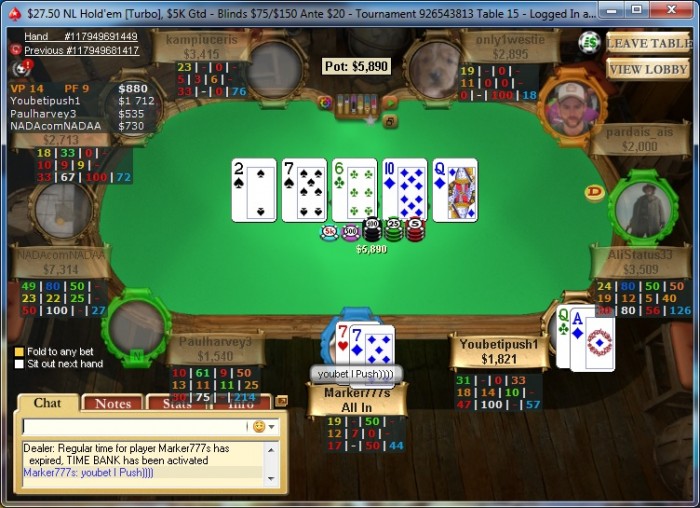The image size is (700, 508).
Task: Select pardais_ais player avatar
Action: pos(571,107)
